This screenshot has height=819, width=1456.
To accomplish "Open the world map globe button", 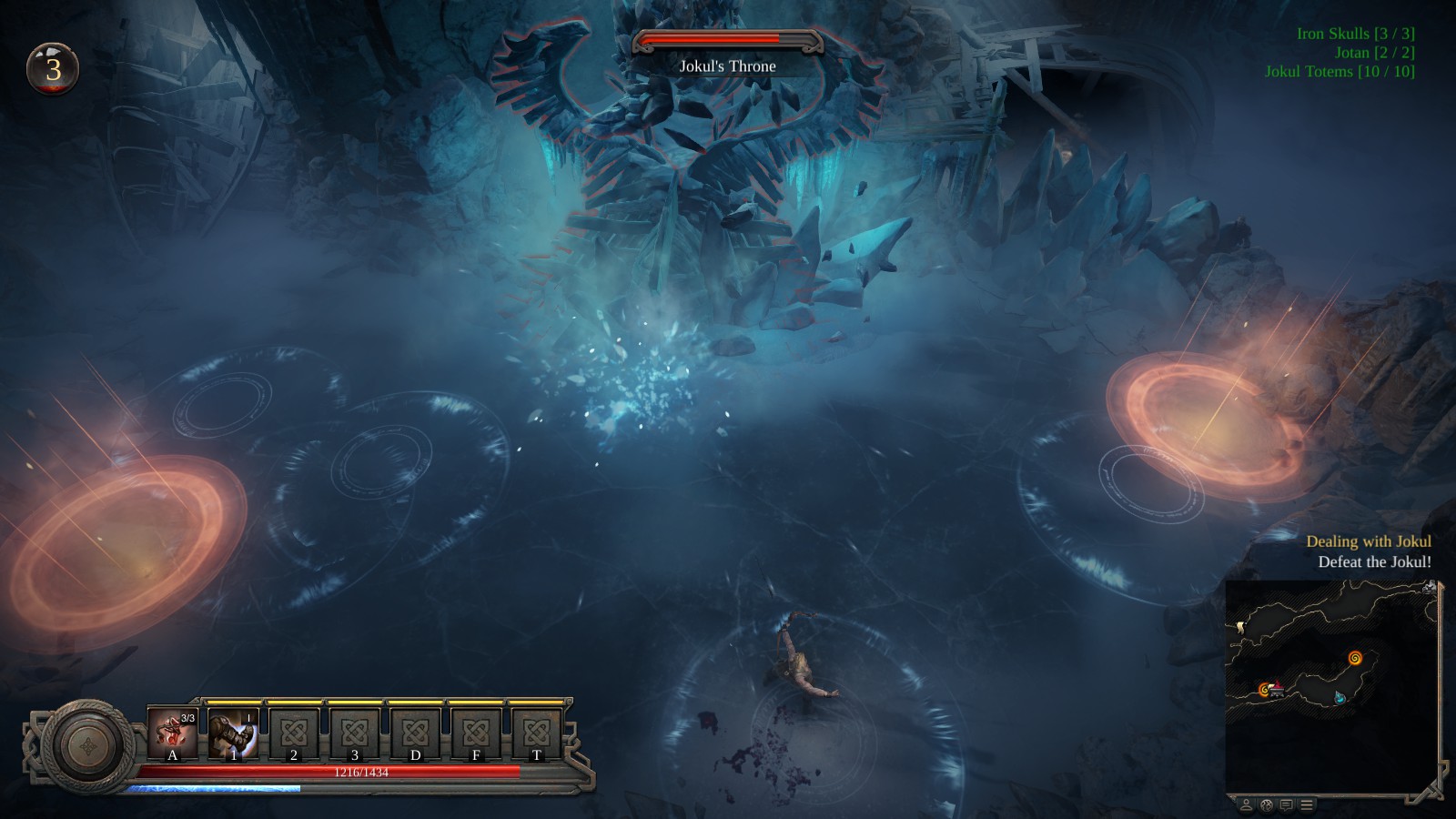I will (1266, 804).
